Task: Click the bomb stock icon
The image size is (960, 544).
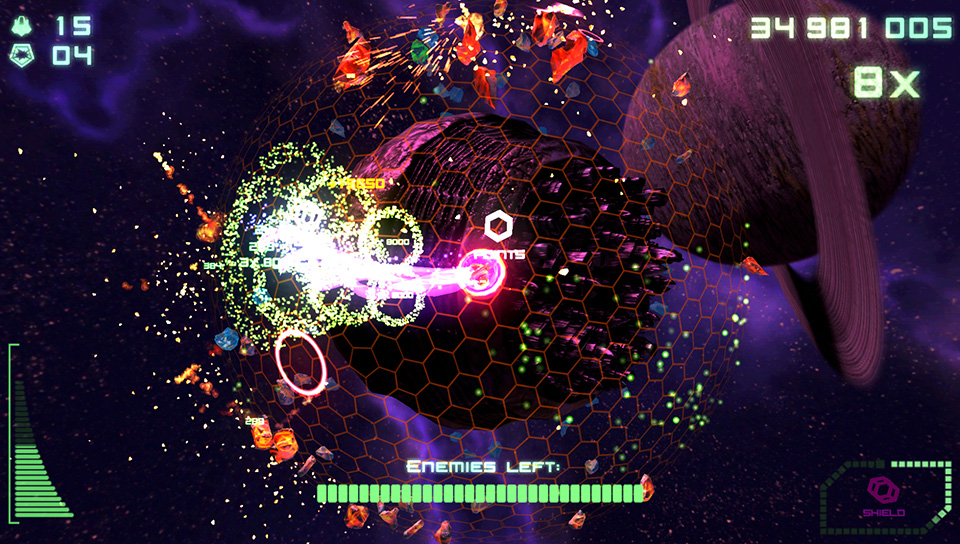Action: click(x=23, y=56)
